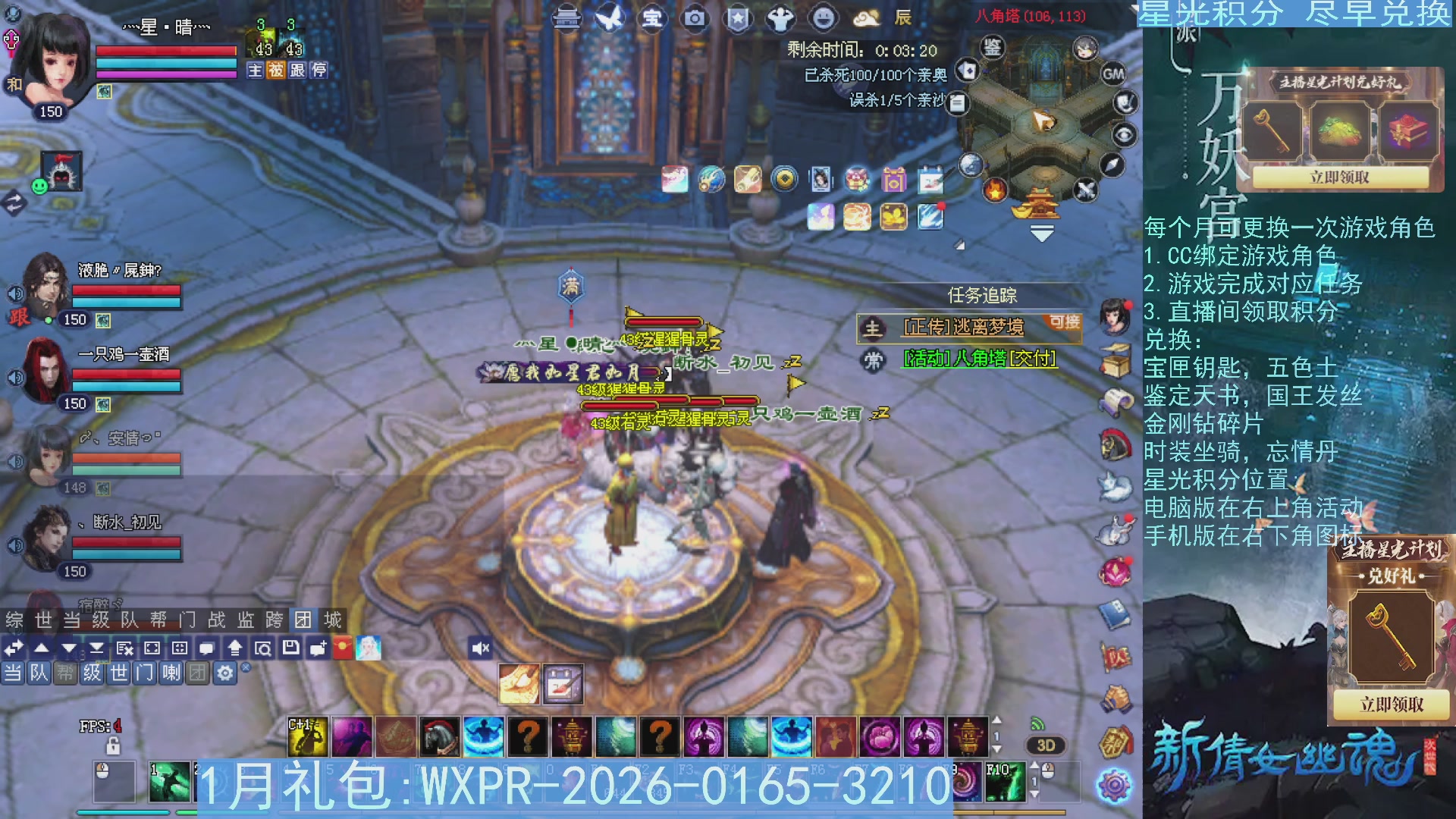Viewport: 1456px width, 819px height.
Task: Click the 鉴 appraisal icon near the minimap
Action: (x=993, y=47)
